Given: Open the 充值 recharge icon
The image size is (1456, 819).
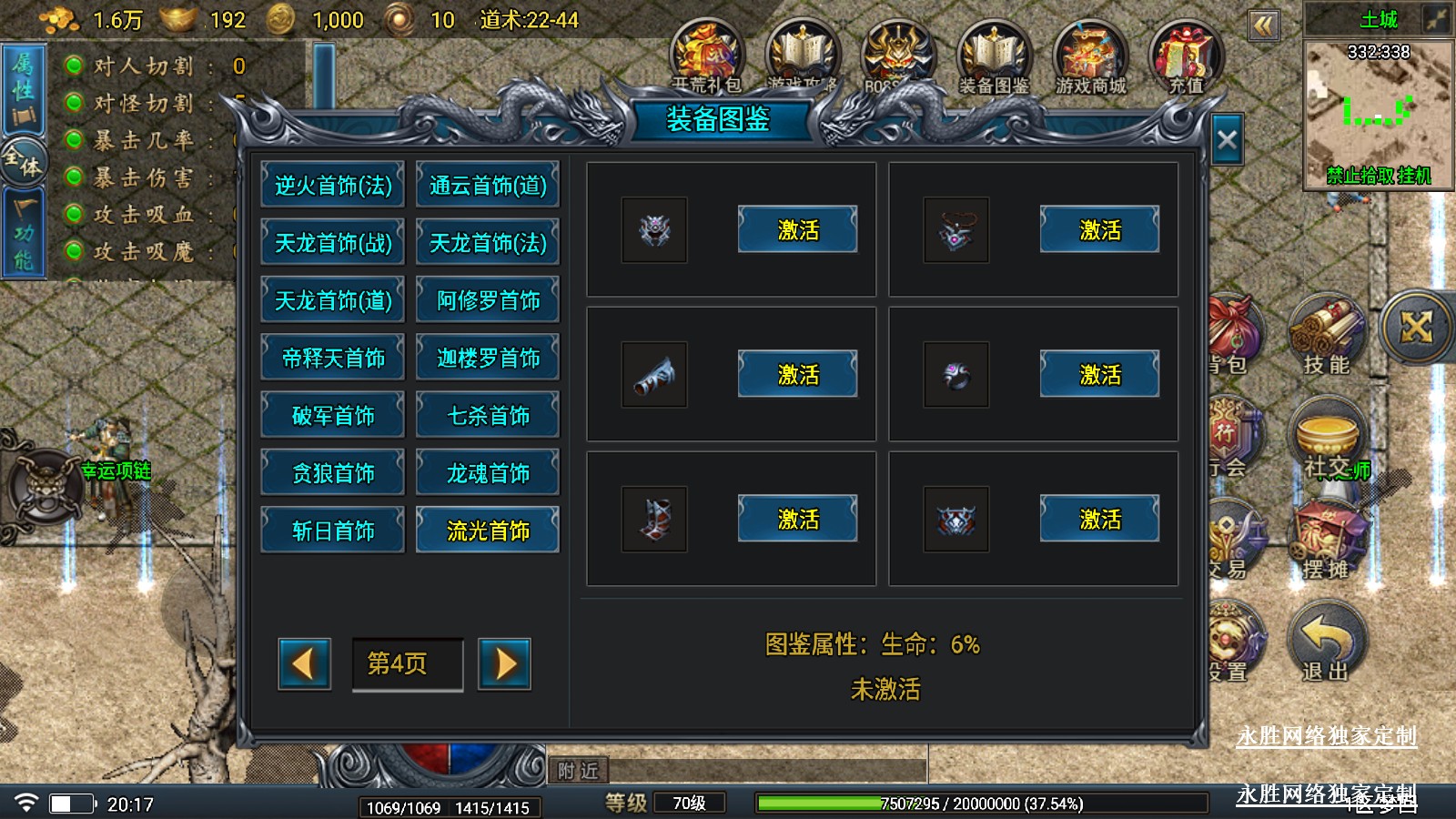Looking at the screenshot, I should pos(1186,57).
